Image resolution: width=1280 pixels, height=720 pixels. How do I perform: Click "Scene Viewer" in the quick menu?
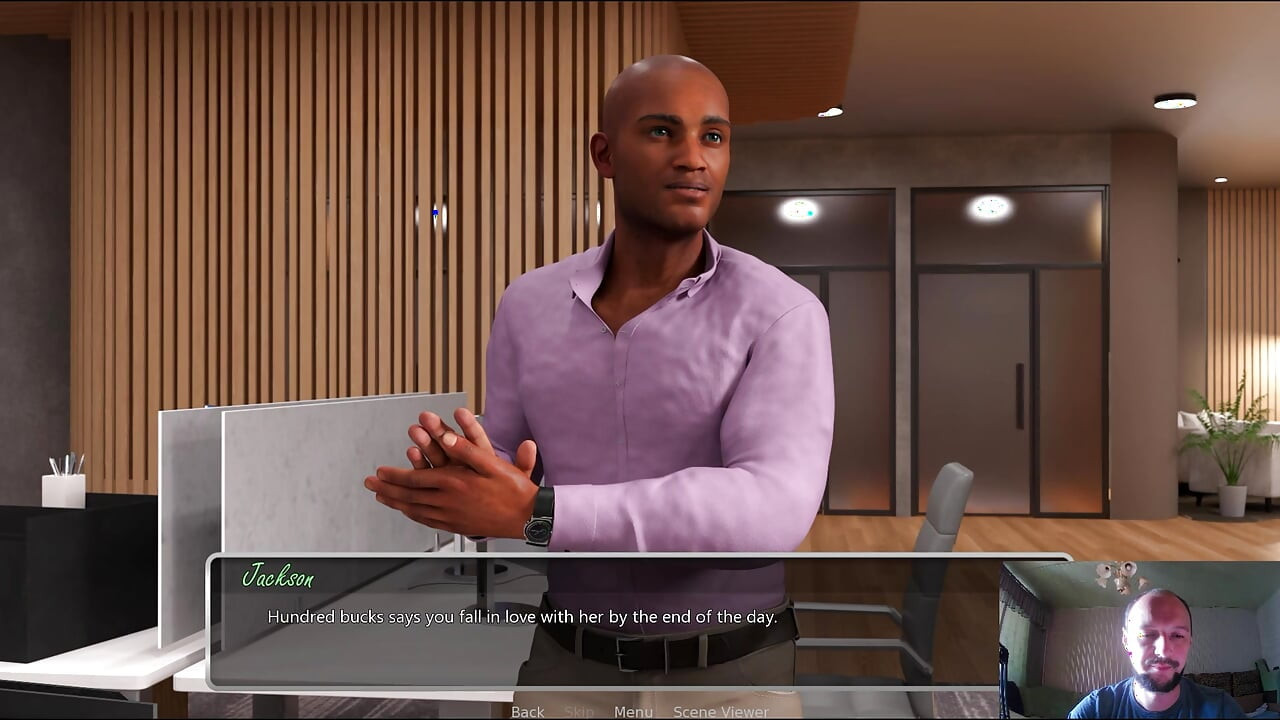pyautogui.click(x=719, y=712)
